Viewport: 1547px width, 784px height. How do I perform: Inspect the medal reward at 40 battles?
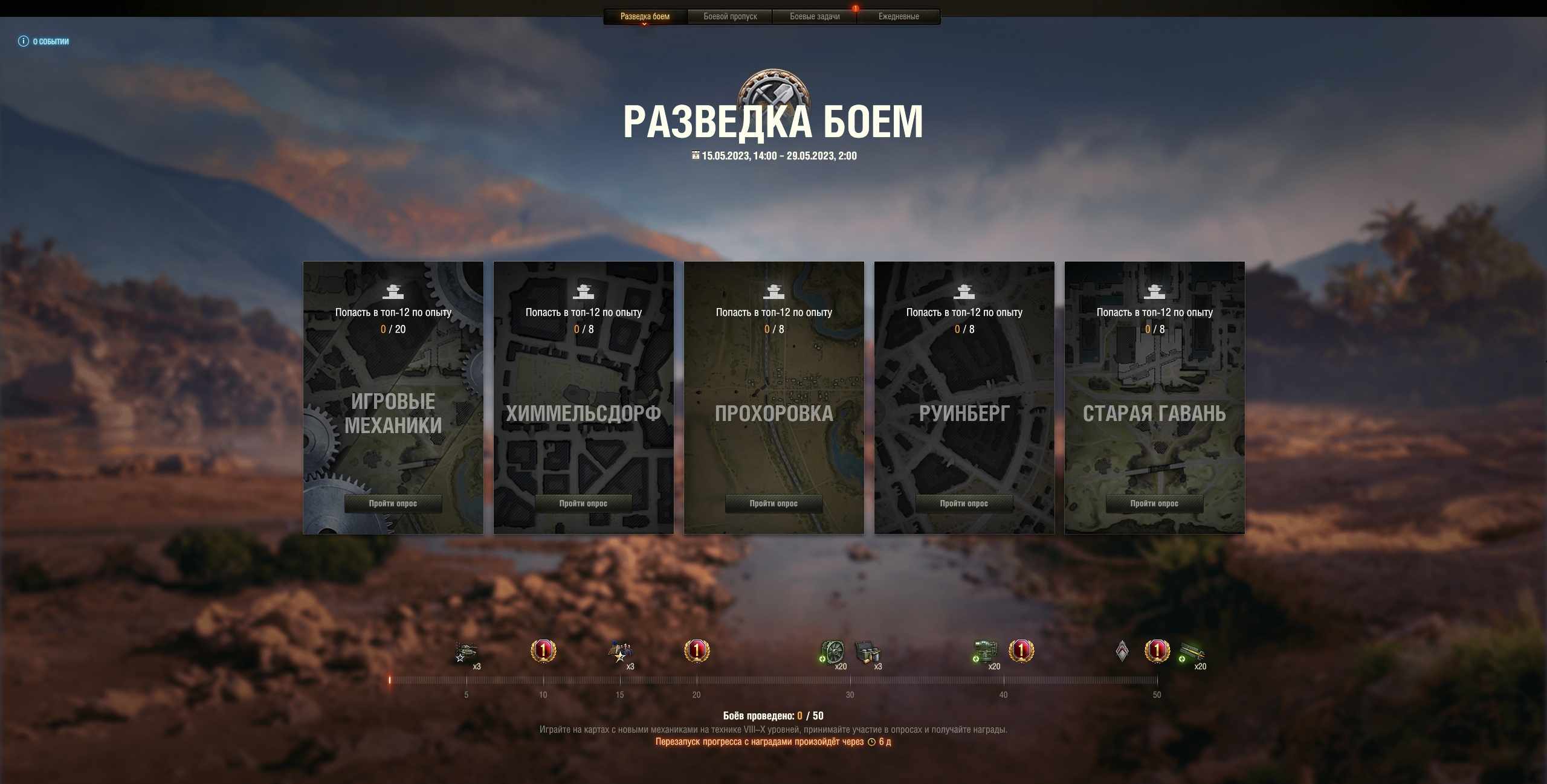pyautogui.click(x=1021, y=651)
